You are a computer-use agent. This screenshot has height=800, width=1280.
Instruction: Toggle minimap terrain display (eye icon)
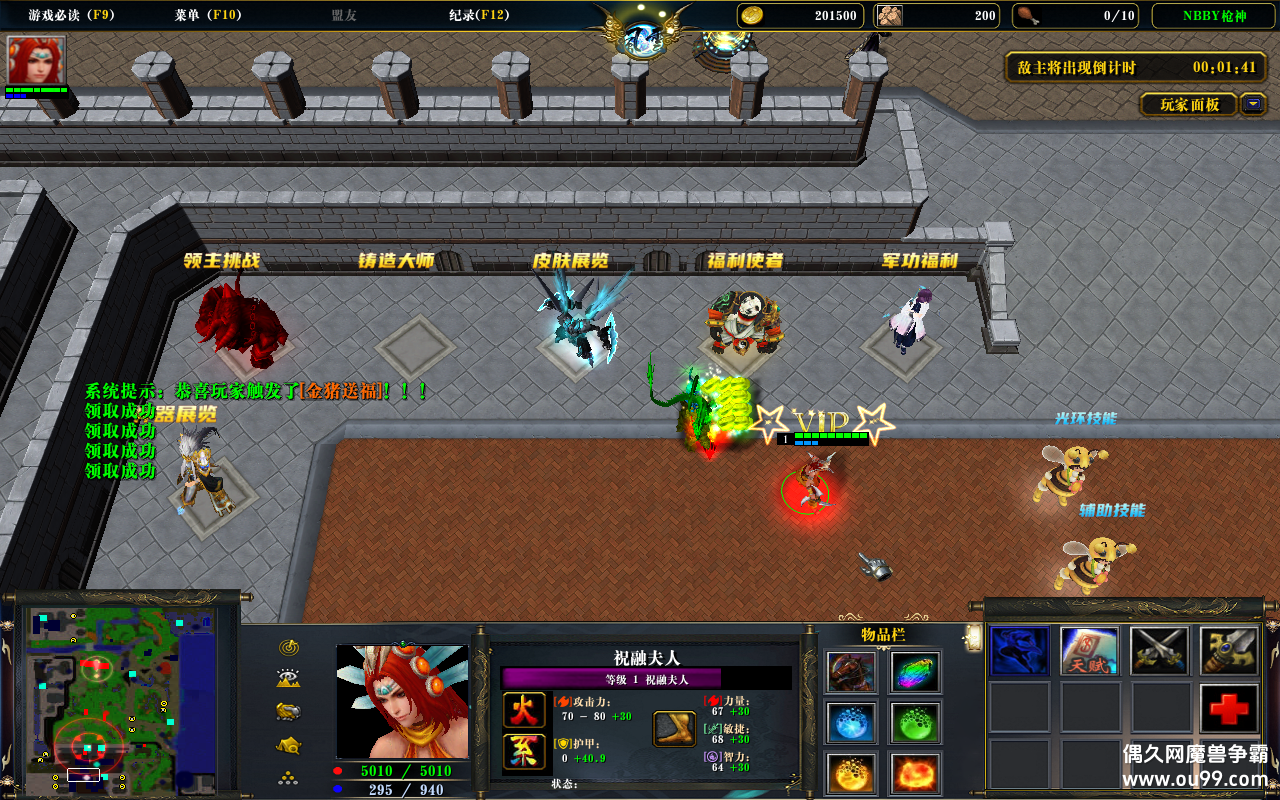[290, 679]
